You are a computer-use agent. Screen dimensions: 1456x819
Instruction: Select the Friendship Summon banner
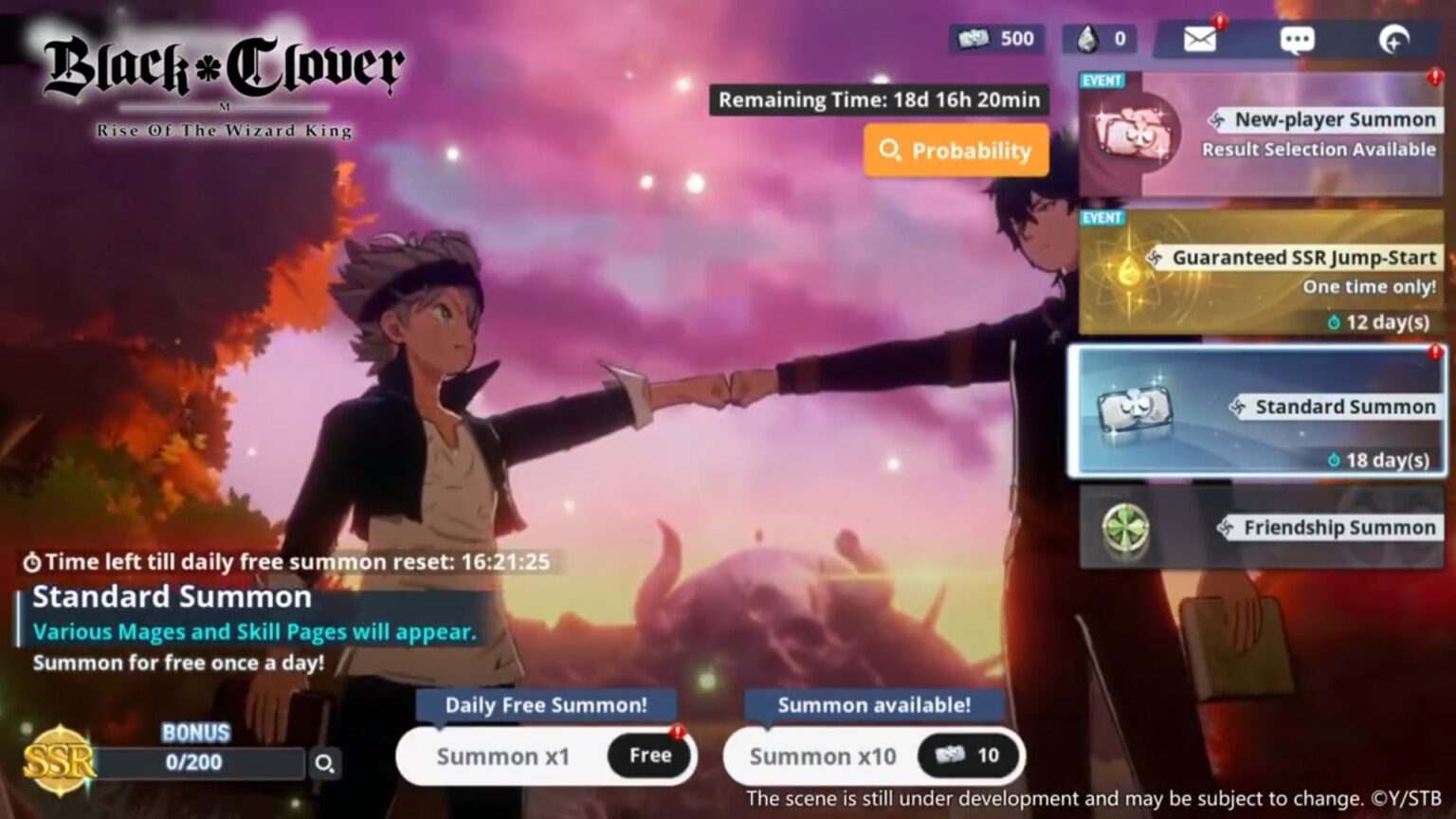pos(1261,528)
